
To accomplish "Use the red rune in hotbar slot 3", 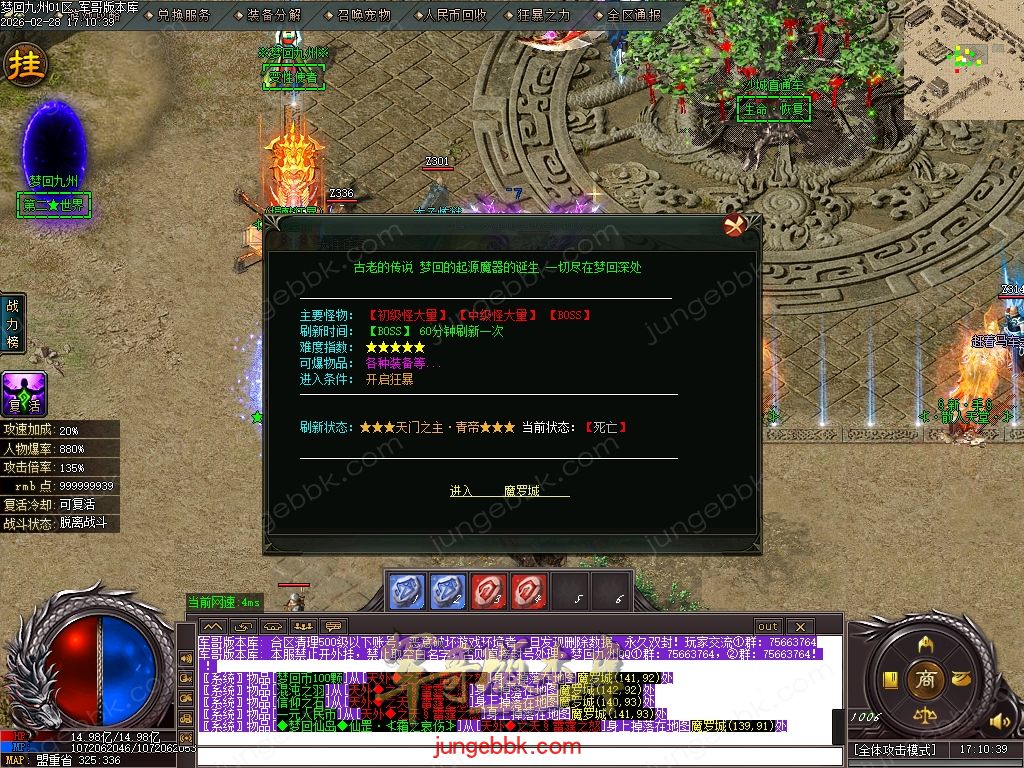I will click(x=489, y=591).
